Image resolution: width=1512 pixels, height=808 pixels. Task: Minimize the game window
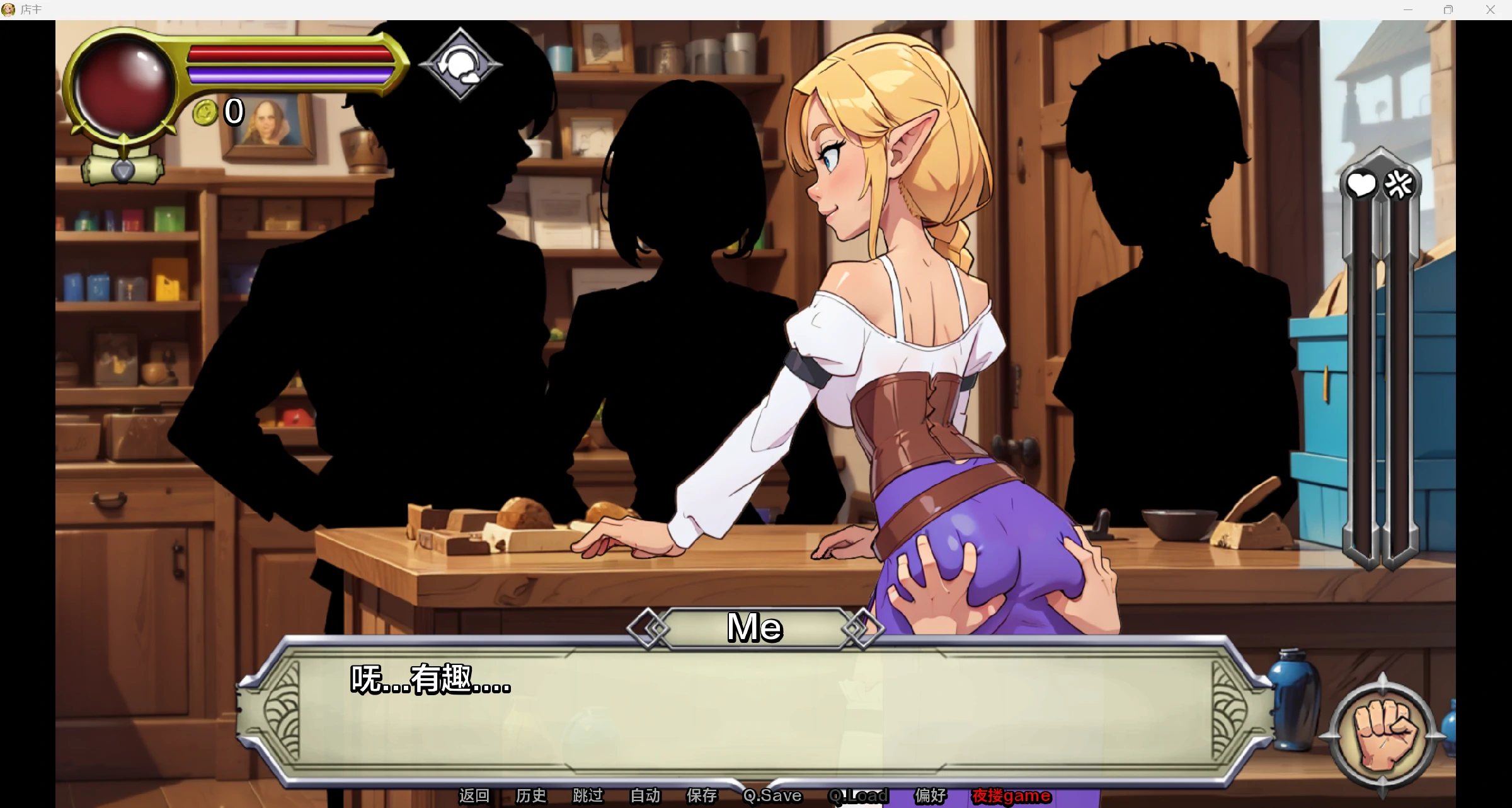pos(1408,9)
